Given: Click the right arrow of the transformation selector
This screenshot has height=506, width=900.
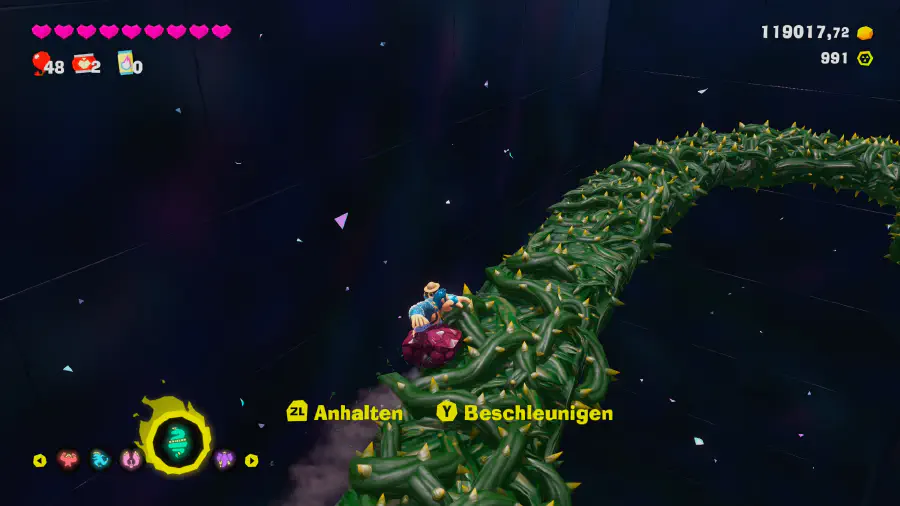Looking at the screenshot, I should (252, 460).
